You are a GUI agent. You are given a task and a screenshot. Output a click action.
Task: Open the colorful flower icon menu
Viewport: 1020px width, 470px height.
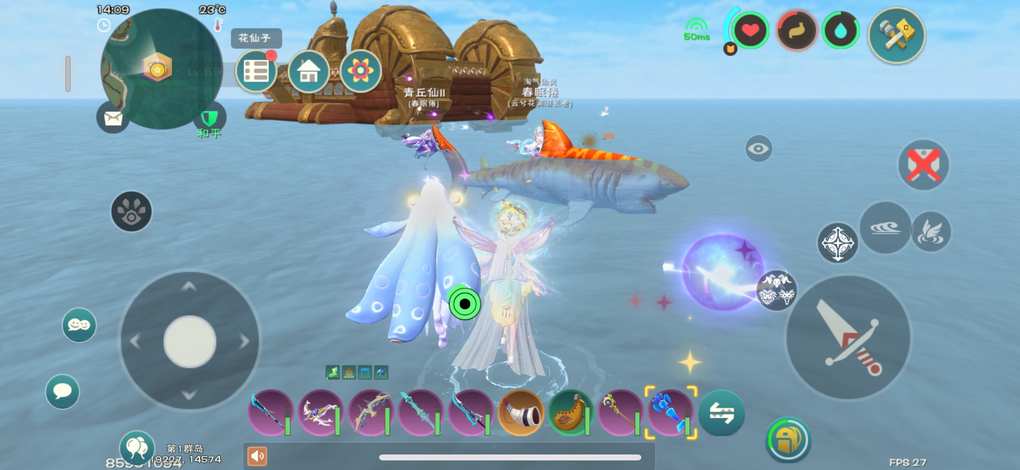360,71
